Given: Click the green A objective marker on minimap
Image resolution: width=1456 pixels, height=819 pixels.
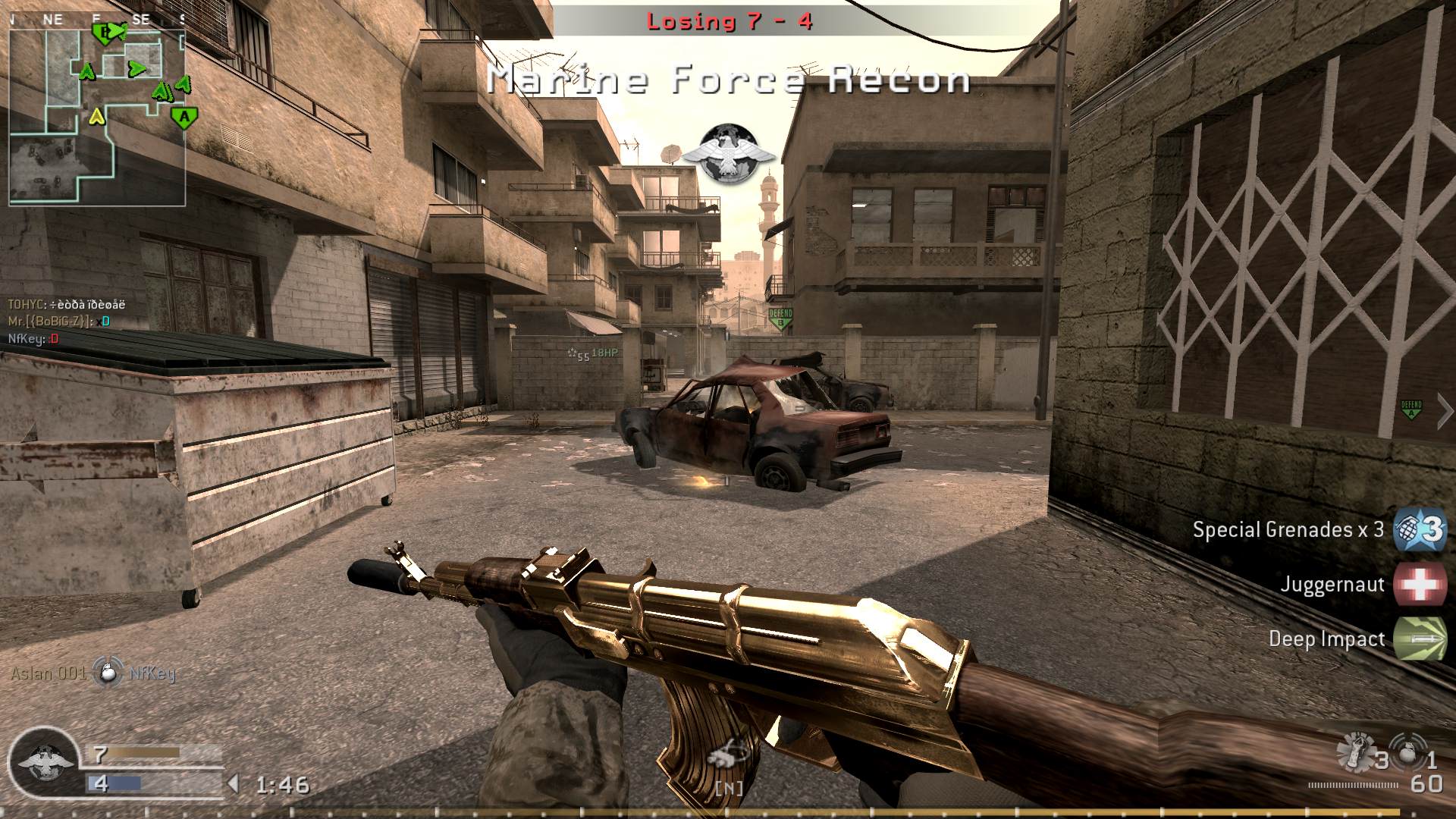Looking at the screenshot, I should 183,118.
